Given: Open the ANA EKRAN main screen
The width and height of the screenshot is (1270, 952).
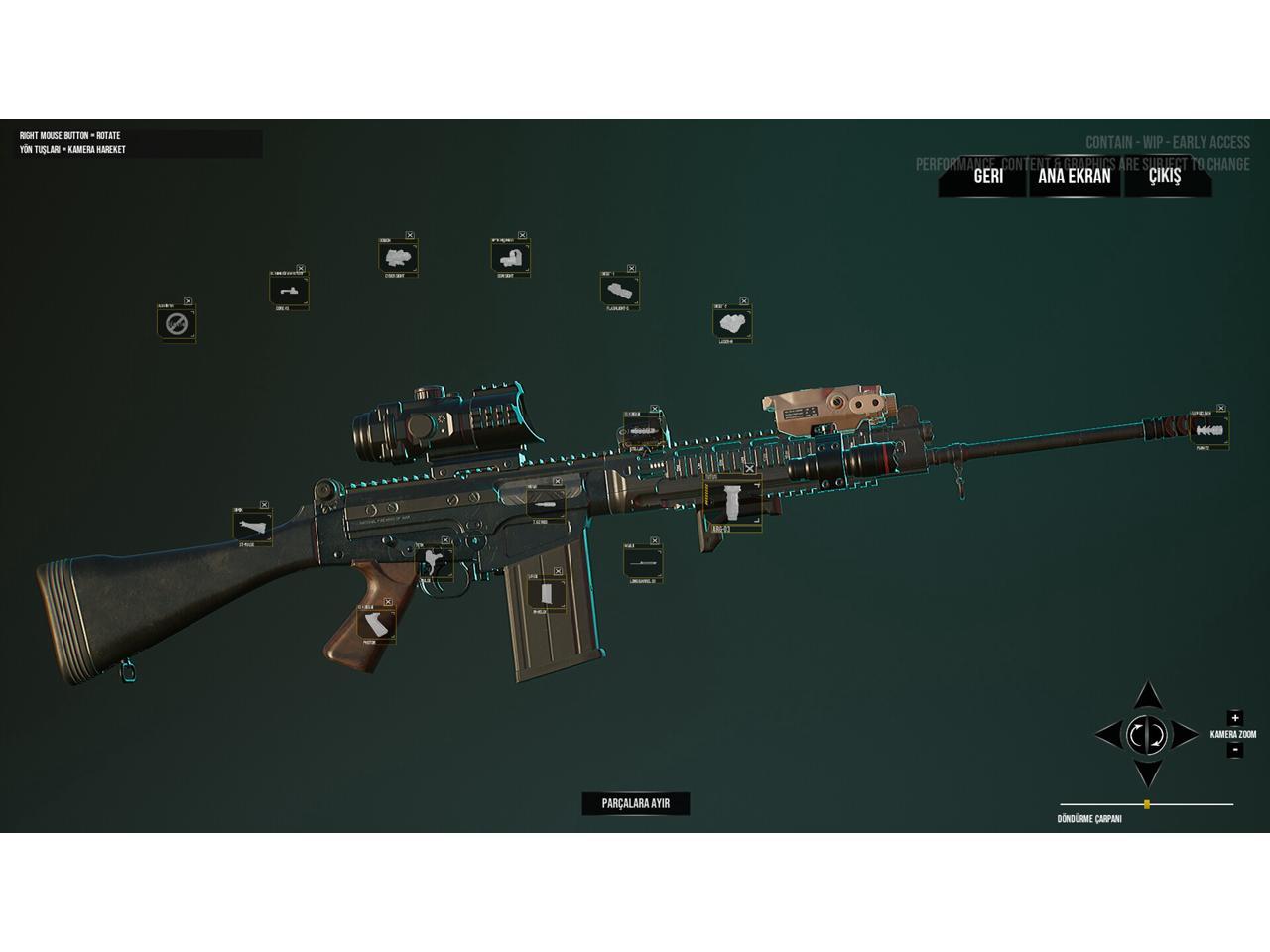Looking at the screenshot, I should coord(1074,177).
